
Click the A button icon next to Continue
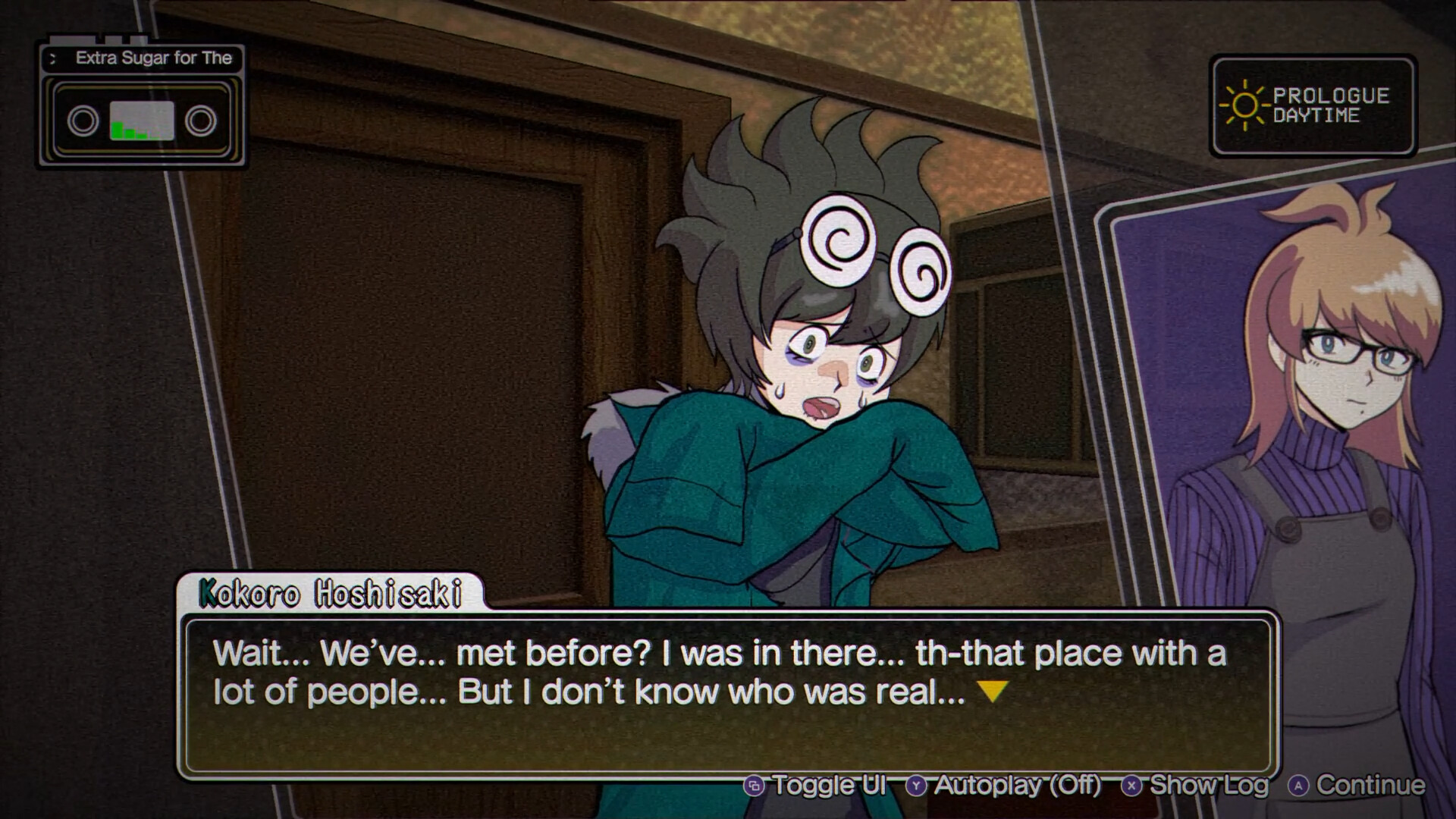tap(1298, 786)
